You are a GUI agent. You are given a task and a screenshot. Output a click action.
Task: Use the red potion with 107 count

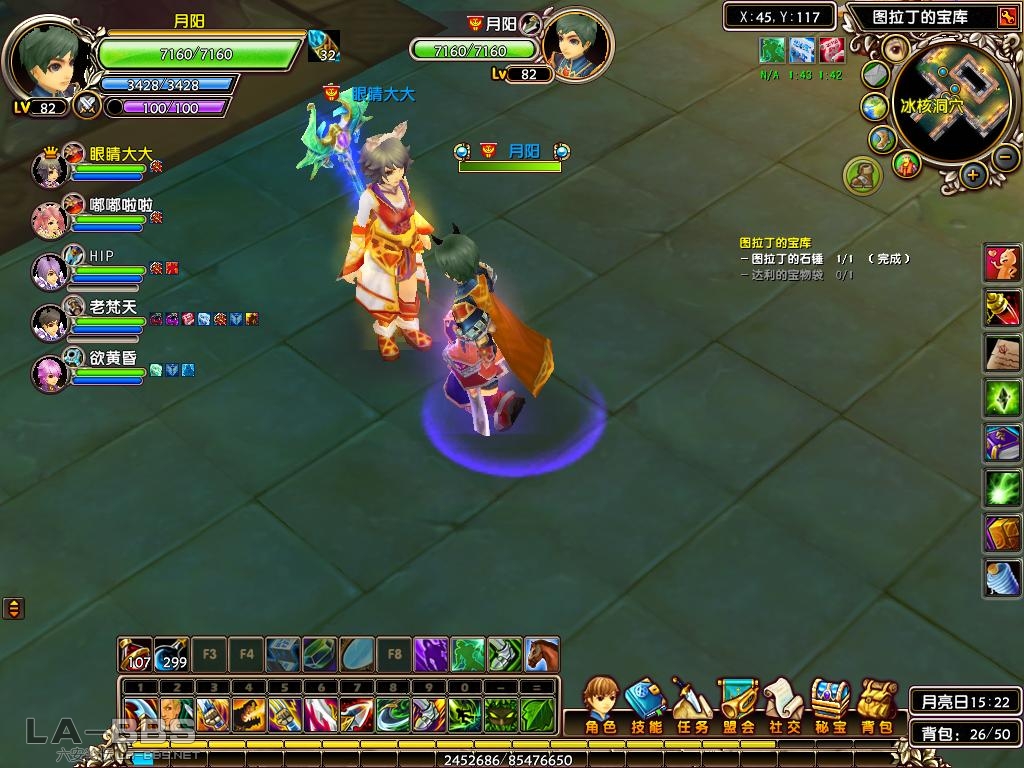click(135, 654)
